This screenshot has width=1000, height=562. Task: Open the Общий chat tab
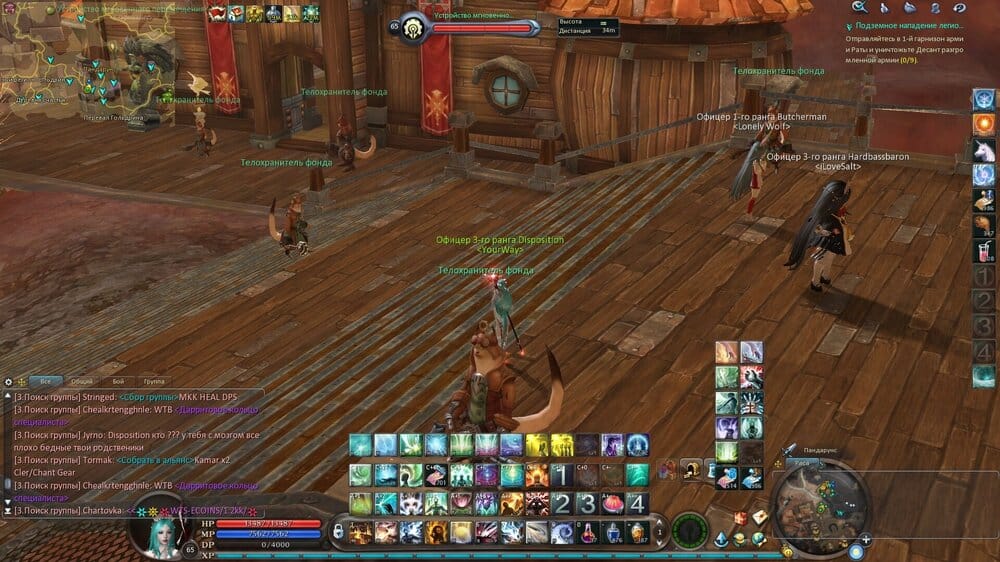pyautogui.click(x=82, y=381)
